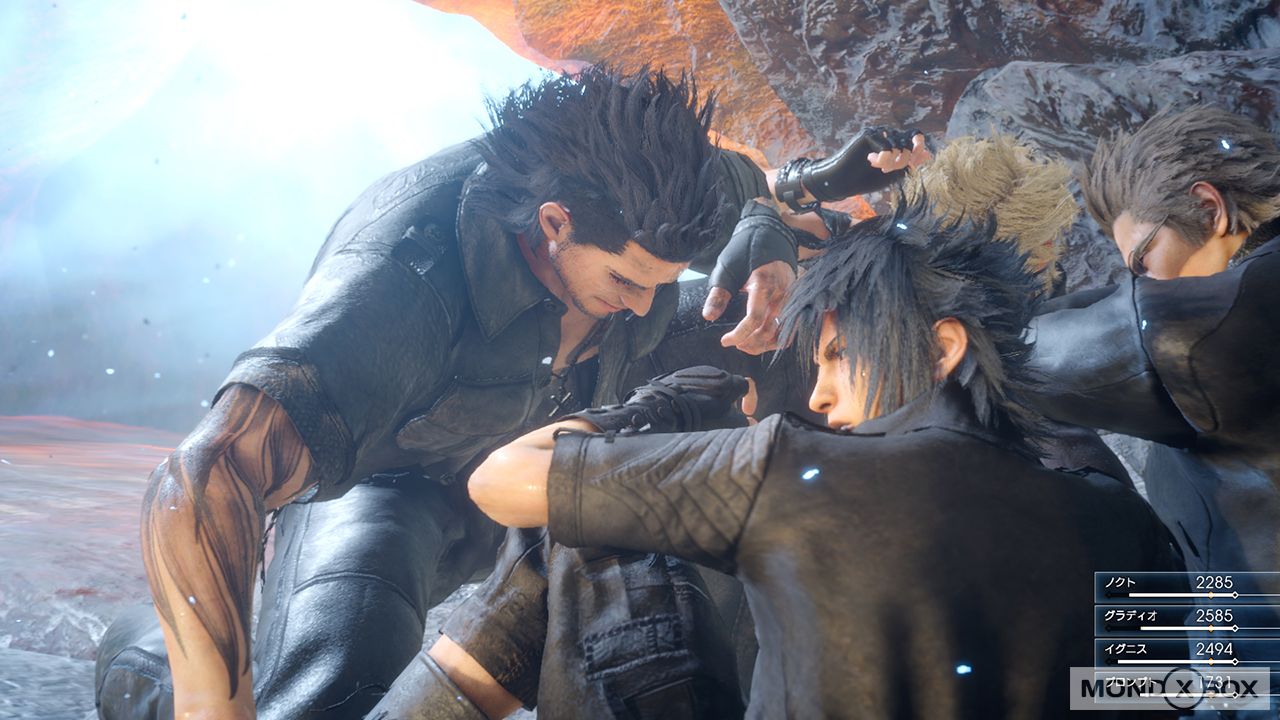
Task: Click the HP value 2285 for Noctis
Action: coord(1214,583)
